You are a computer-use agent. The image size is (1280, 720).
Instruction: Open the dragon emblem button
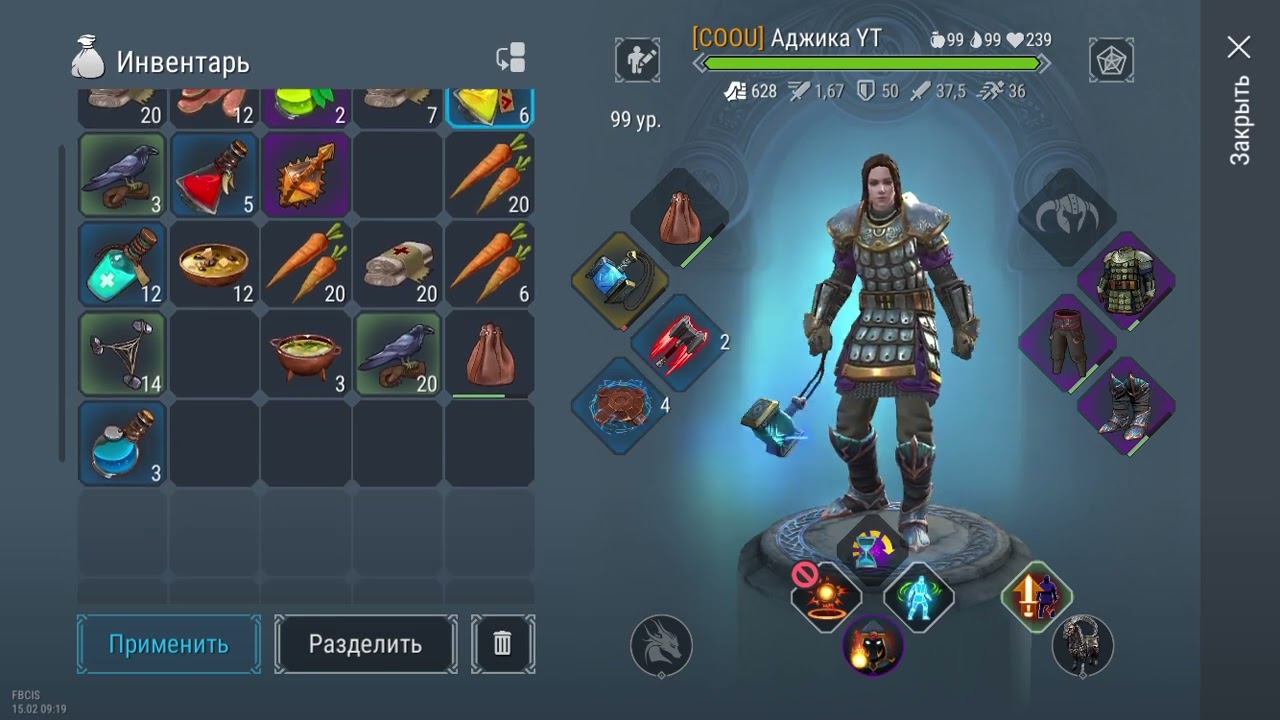[x=661, y=644]
